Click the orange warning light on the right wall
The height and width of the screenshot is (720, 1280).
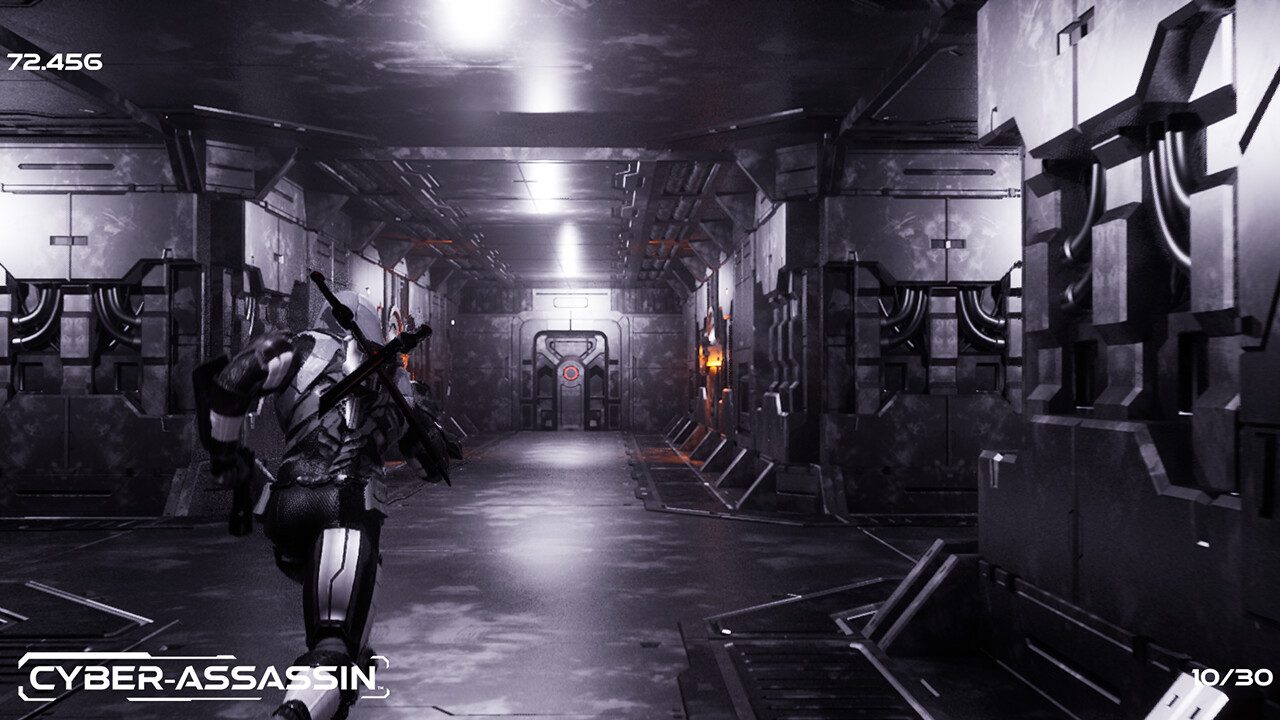712,357
